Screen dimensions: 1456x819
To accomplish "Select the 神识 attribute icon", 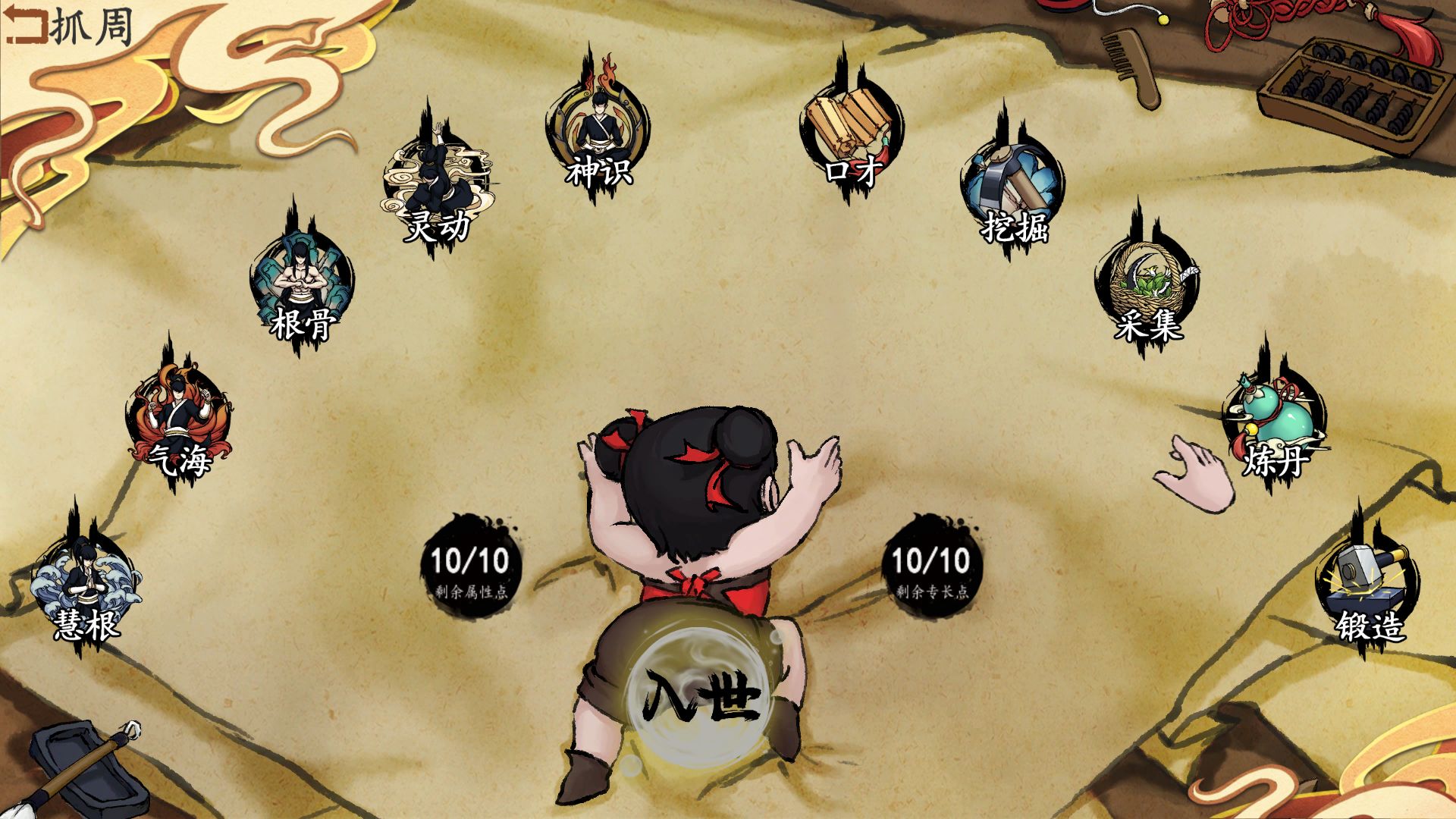I will point(598,136).
